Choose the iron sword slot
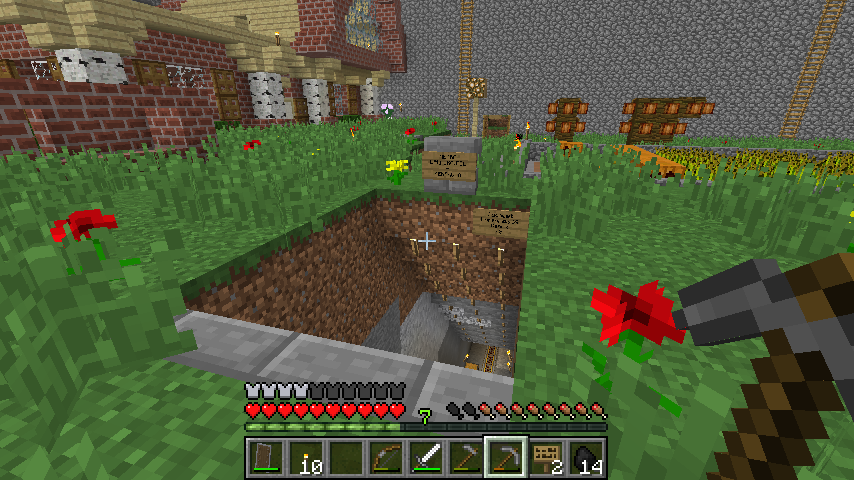This screenshot has width=854, height=480. click(425, 458)
